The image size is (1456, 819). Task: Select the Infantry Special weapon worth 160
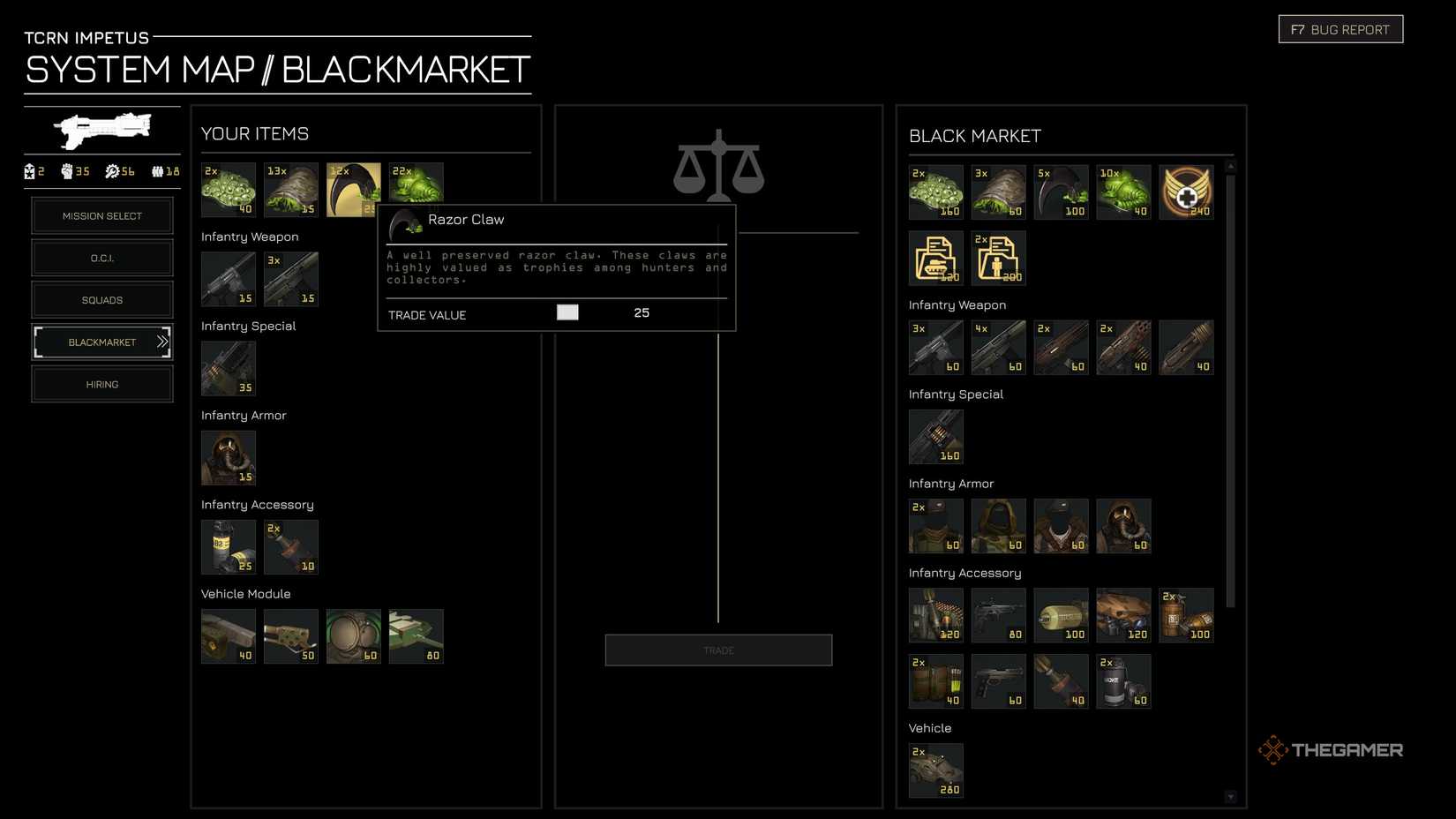[x=935, y=436]
